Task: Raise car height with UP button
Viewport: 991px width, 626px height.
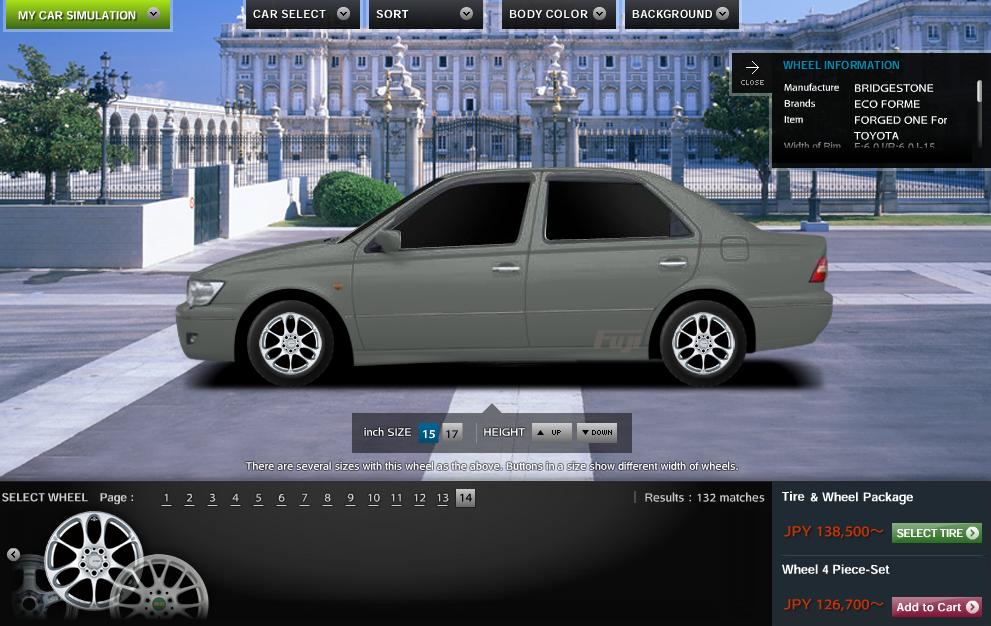Action: point(551,432)
